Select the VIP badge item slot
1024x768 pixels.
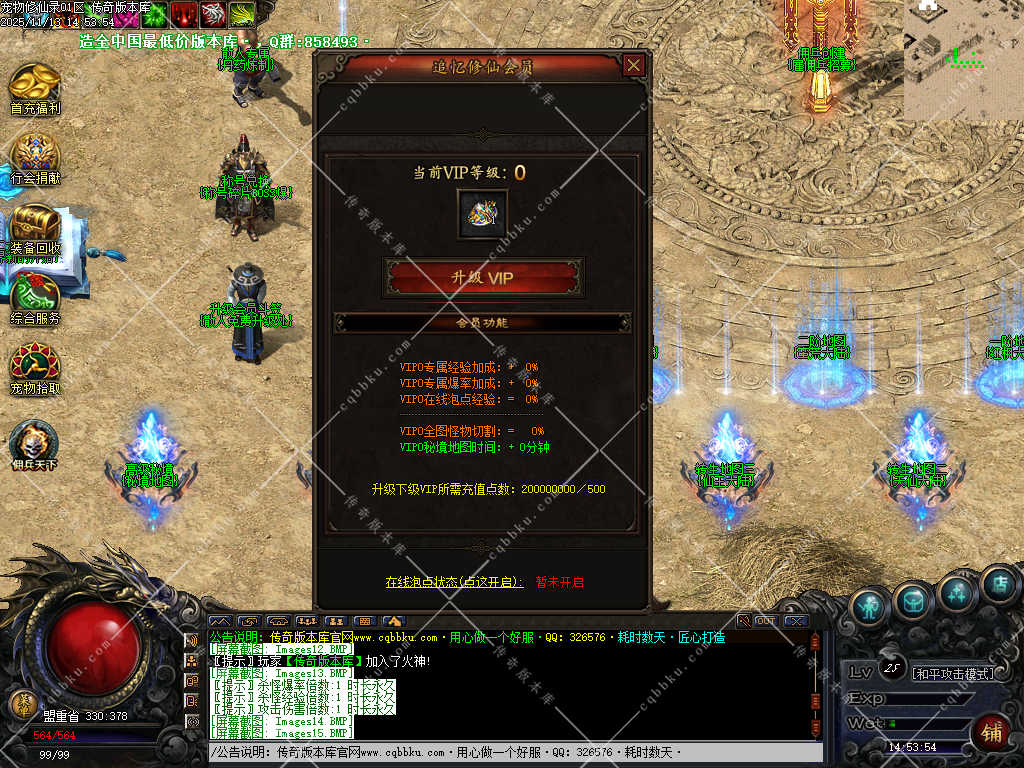pos(483,214)
